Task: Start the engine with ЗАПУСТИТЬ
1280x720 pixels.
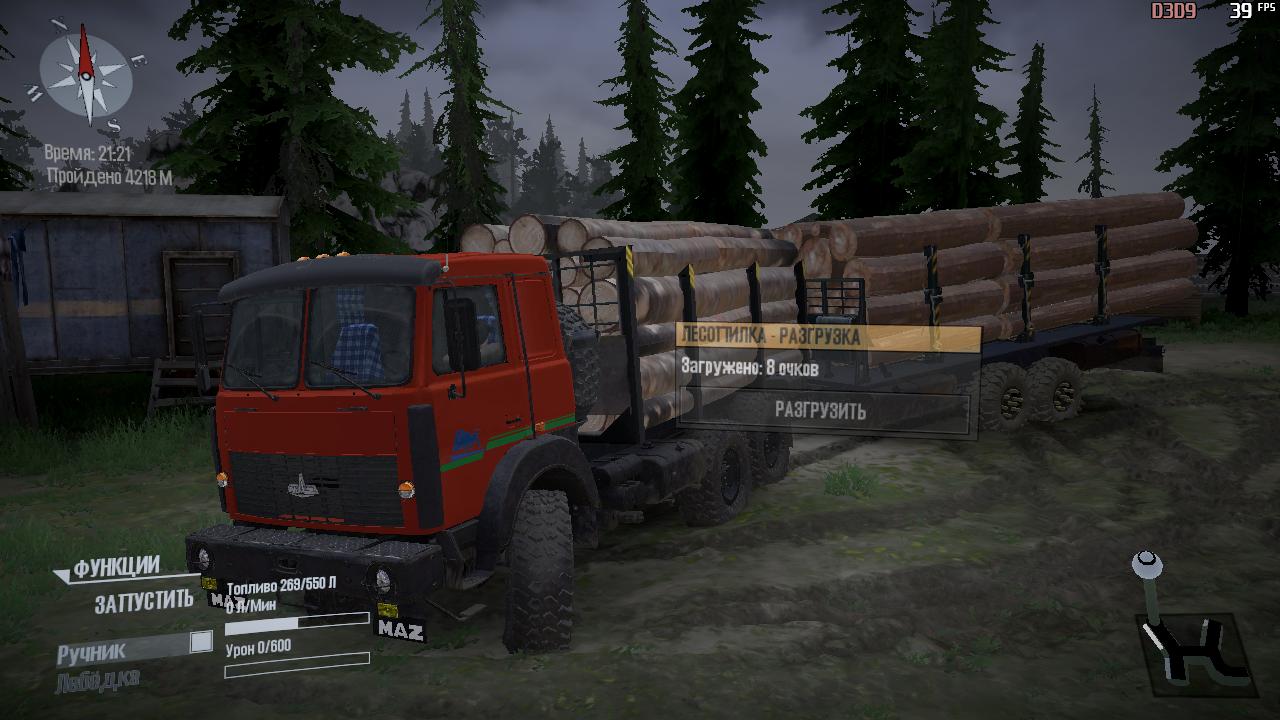Action: 143,601
